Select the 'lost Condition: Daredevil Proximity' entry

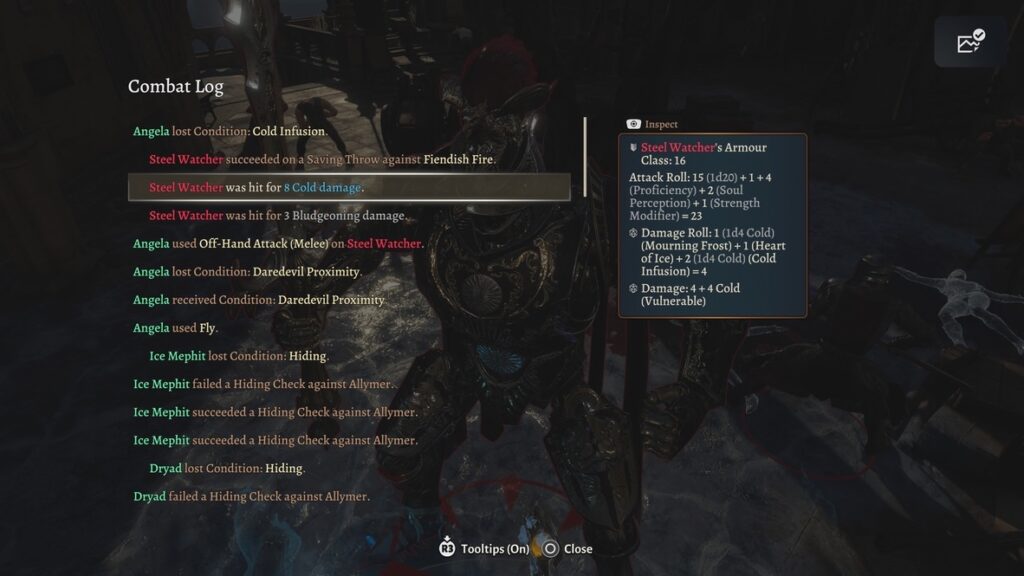[247, 271]
